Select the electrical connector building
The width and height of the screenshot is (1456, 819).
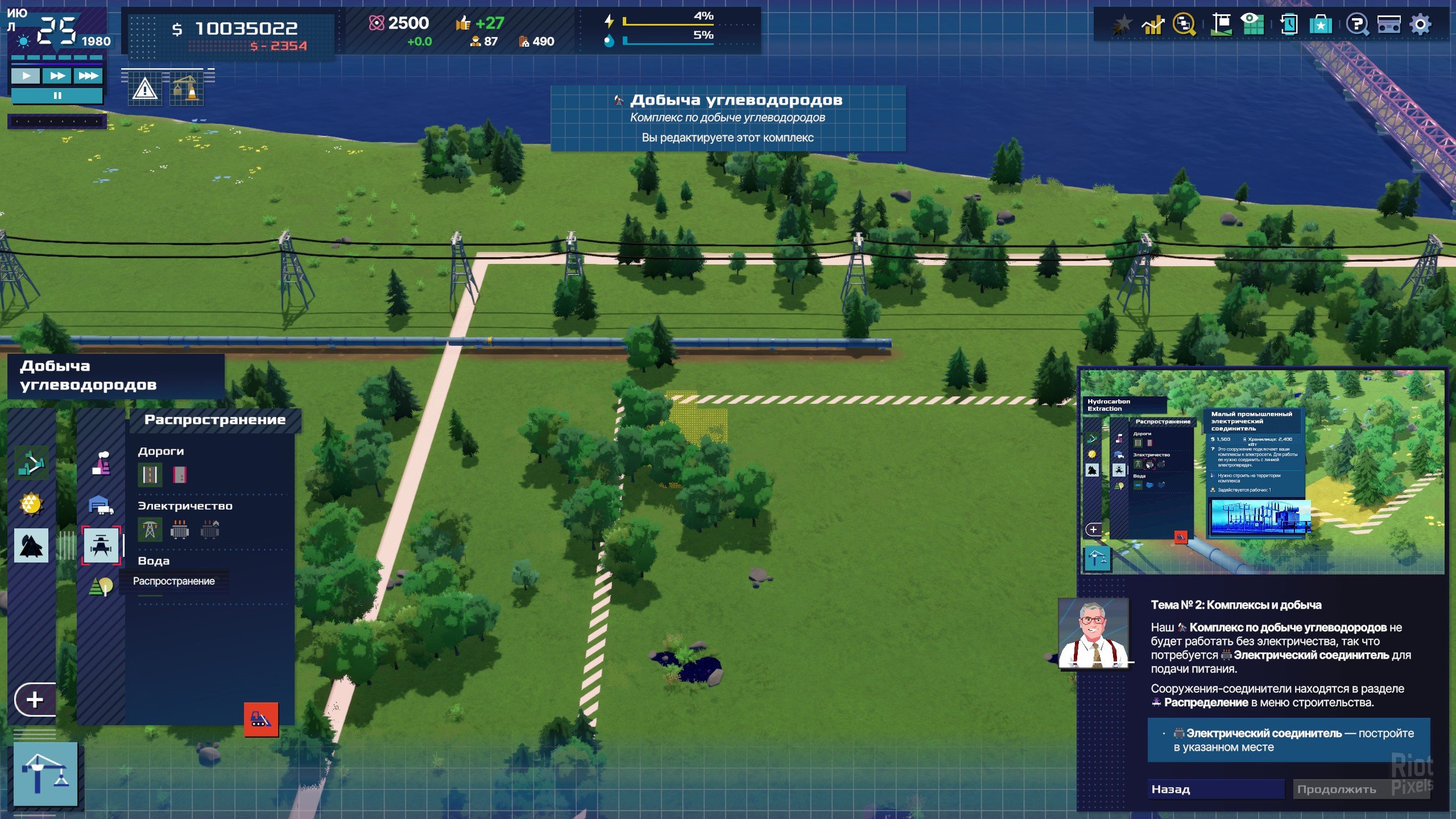[x=180, y=530]
